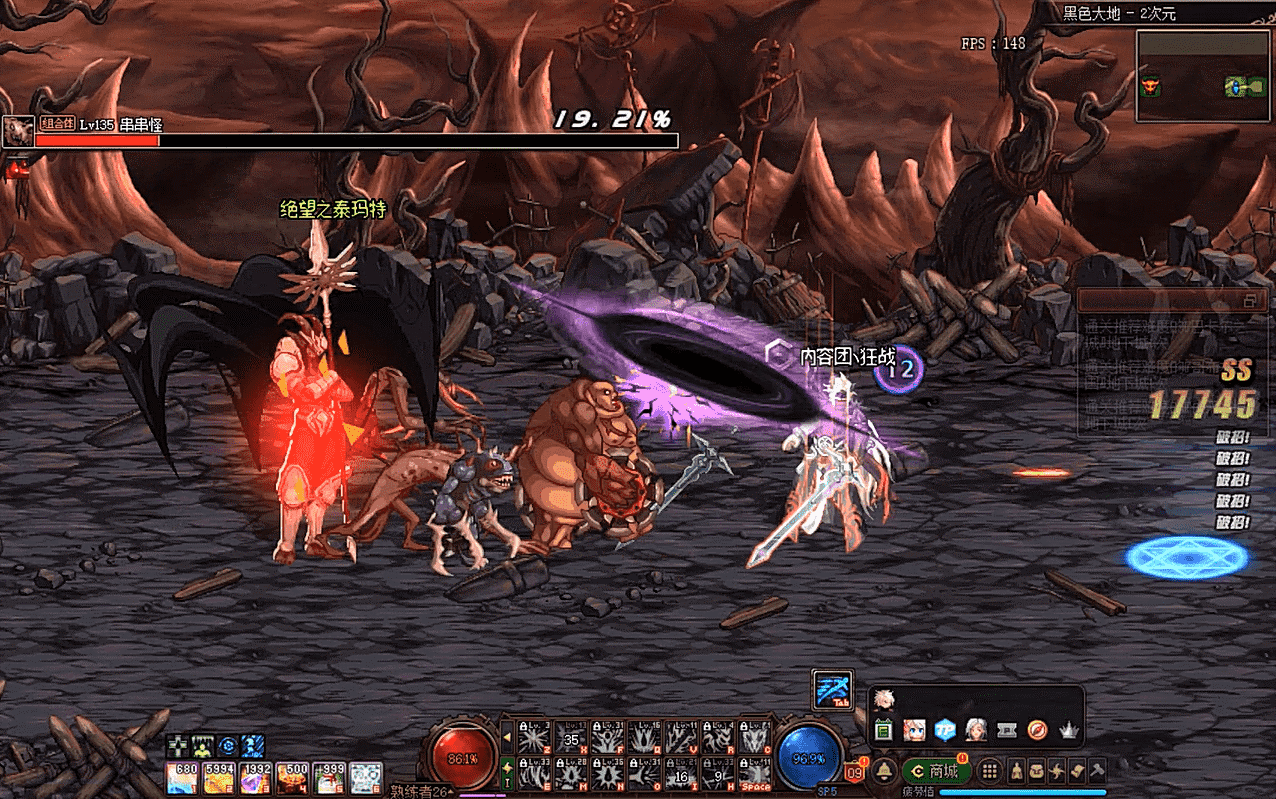Activate the blue Tab skill icon
Screen dimensions: 1276x799
click(832, 689)
